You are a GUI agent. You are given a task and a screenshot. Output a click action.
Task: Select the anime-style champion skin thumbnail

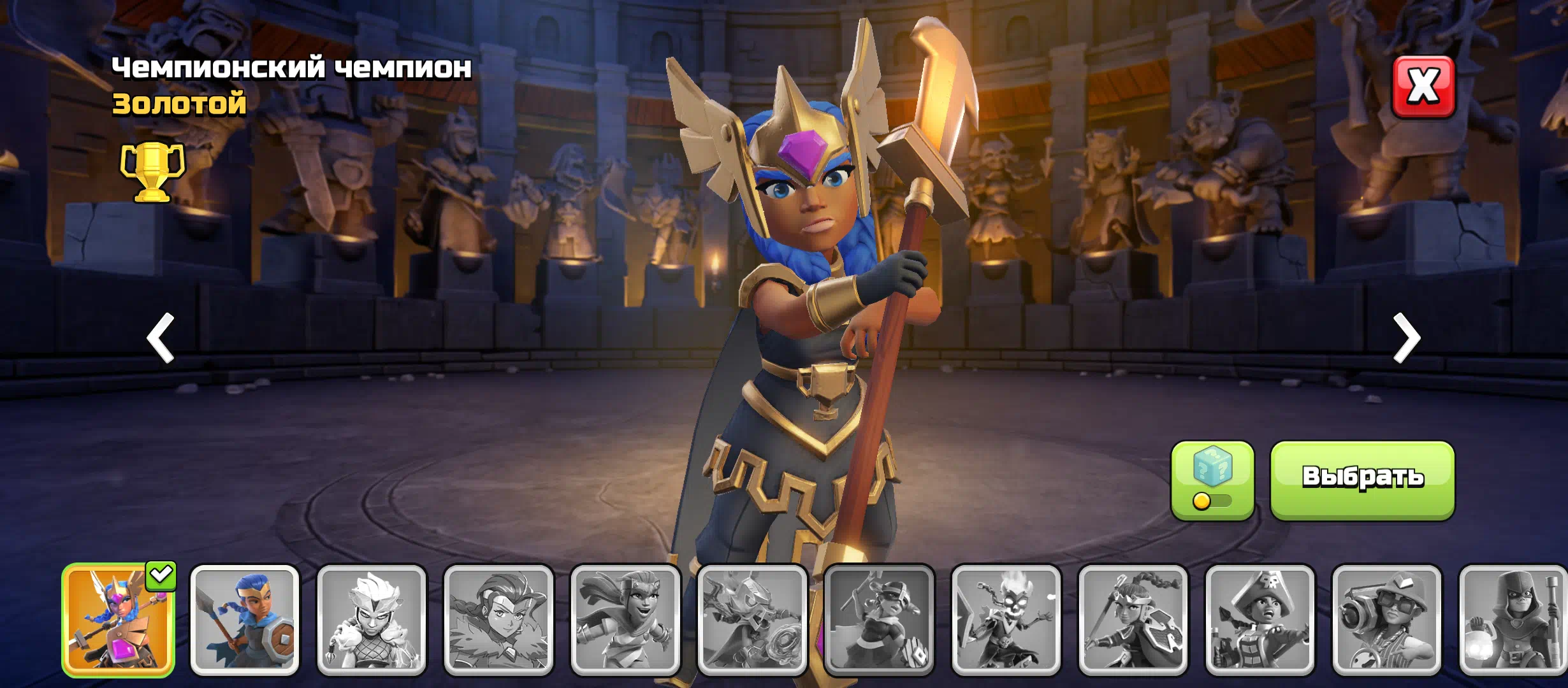point(498,620)
